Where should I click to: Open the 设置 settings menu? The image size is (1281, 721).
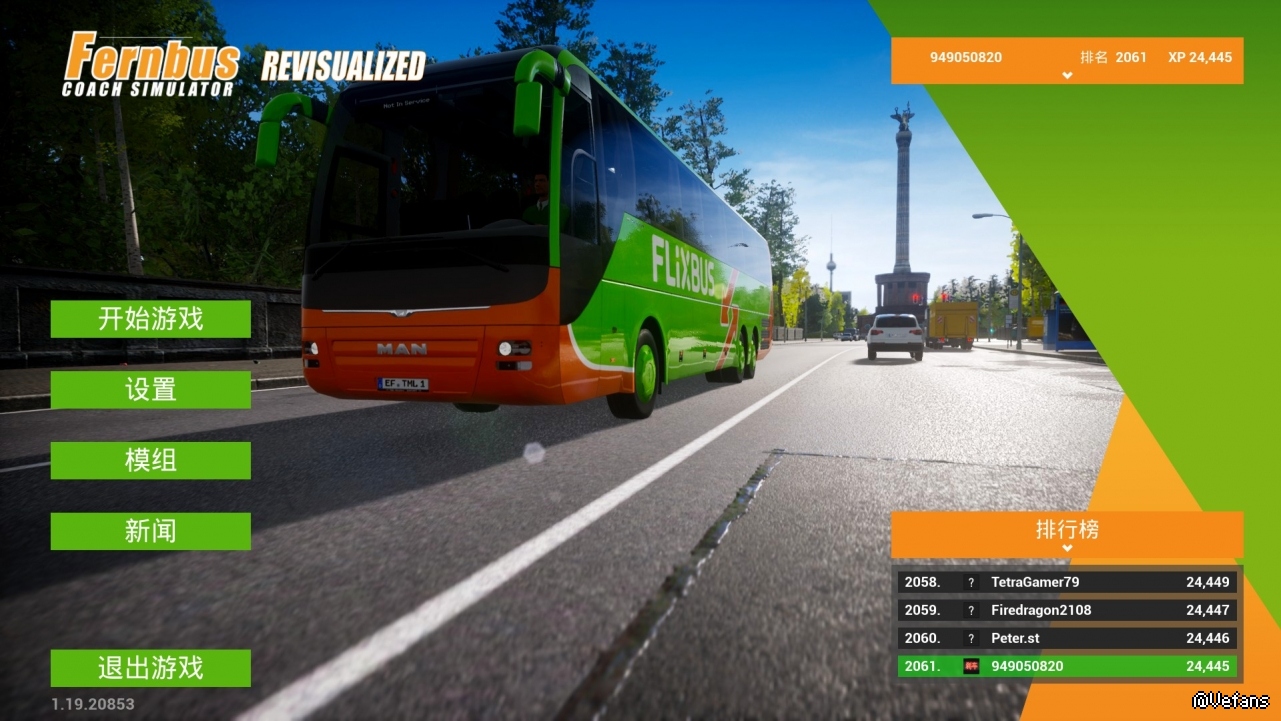coord(151,390)
